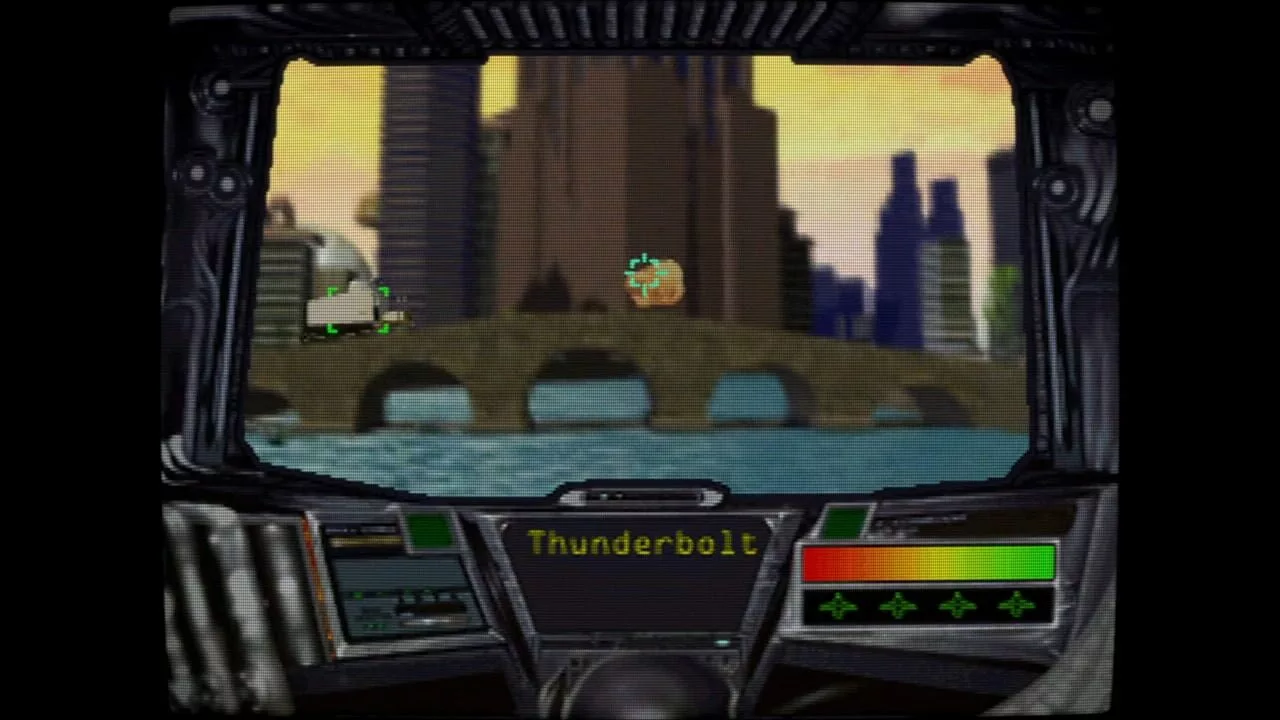Toggle the small green indicator light on left panel

coord(358,594)
